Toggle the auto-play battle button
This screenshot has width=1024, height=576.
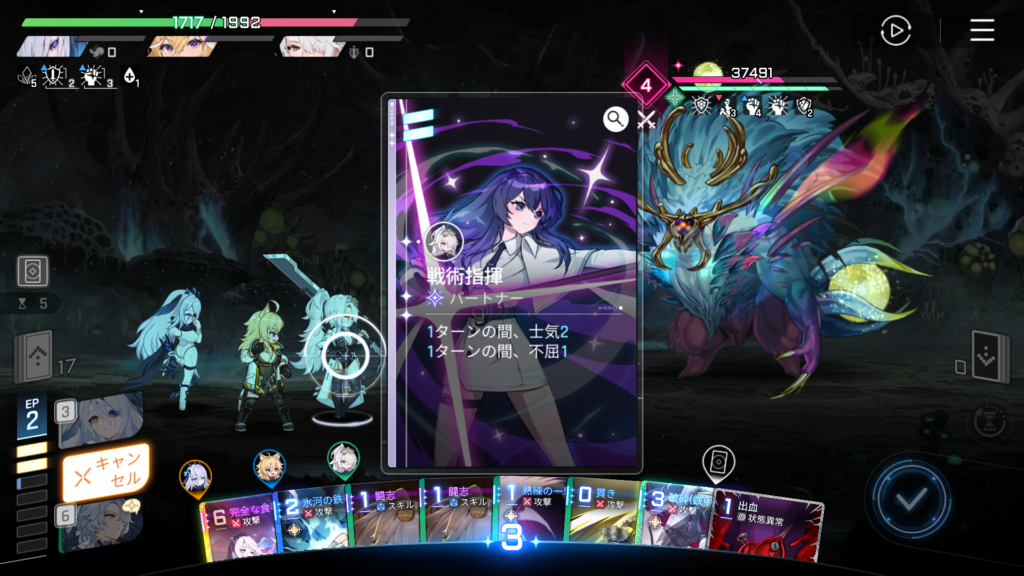click(x=895, y=31)
